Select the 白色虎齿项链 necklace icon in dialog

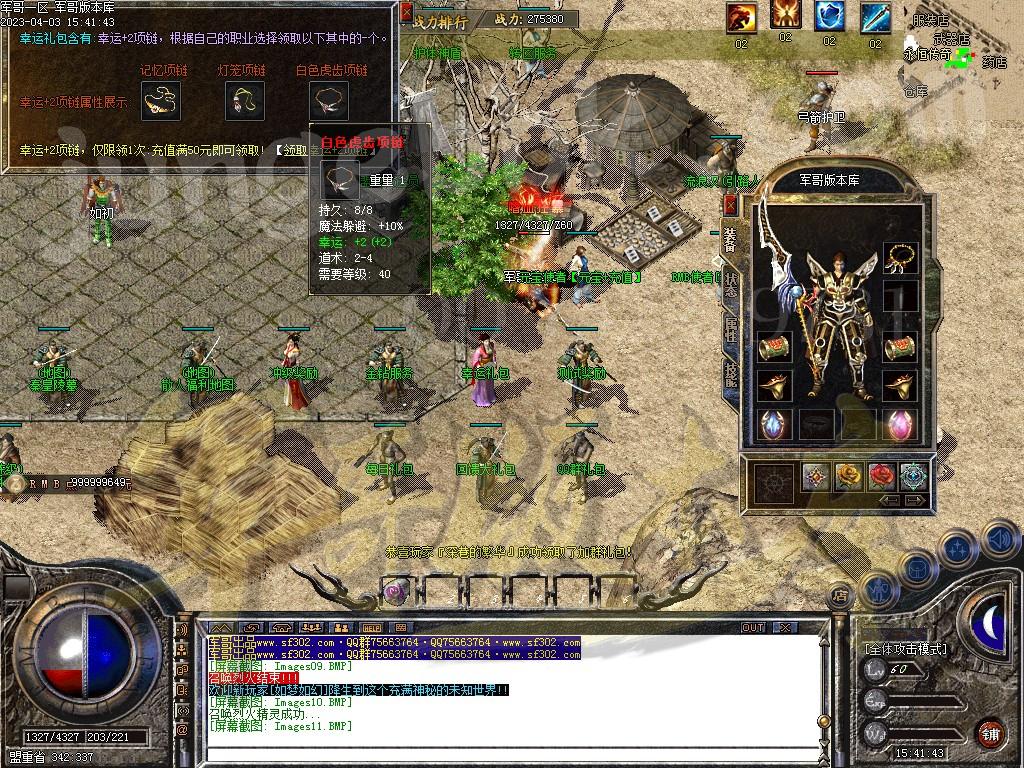coord(329,100)
